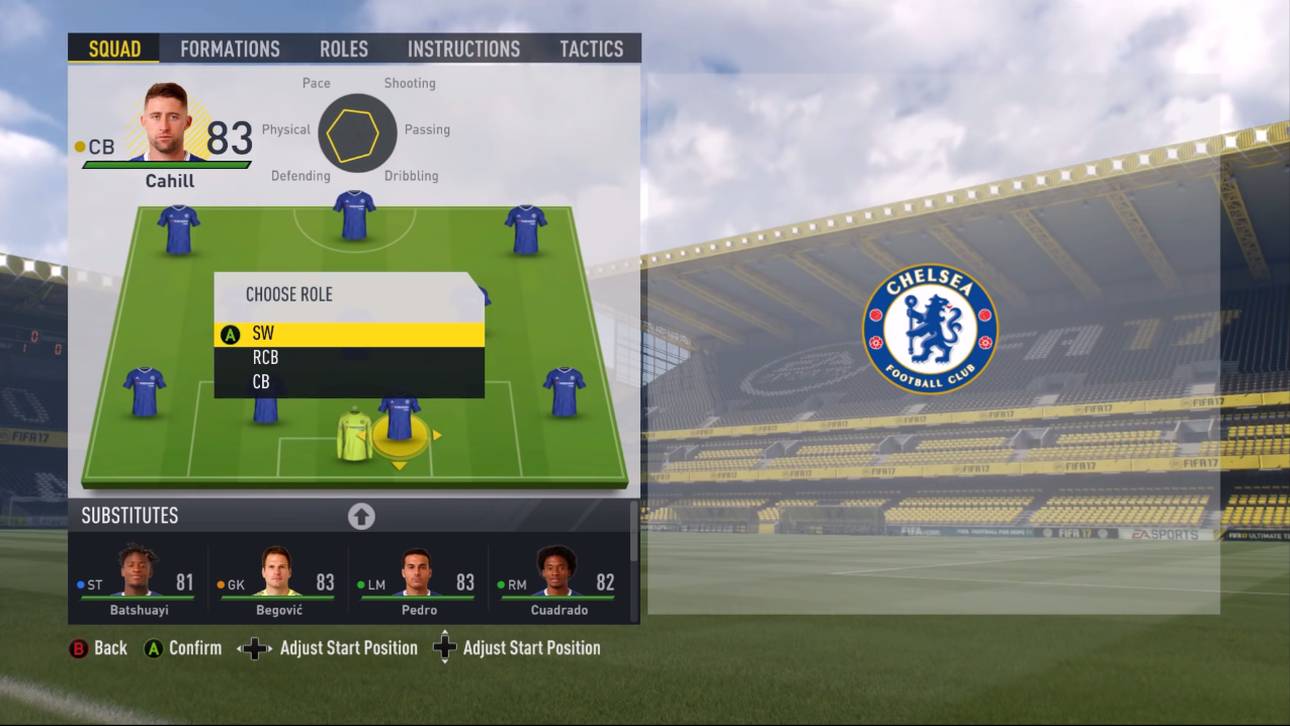This screenshot has height=726, width=1290.
Task: Switch to the Formations tab
Action: (x=230, y=49)
